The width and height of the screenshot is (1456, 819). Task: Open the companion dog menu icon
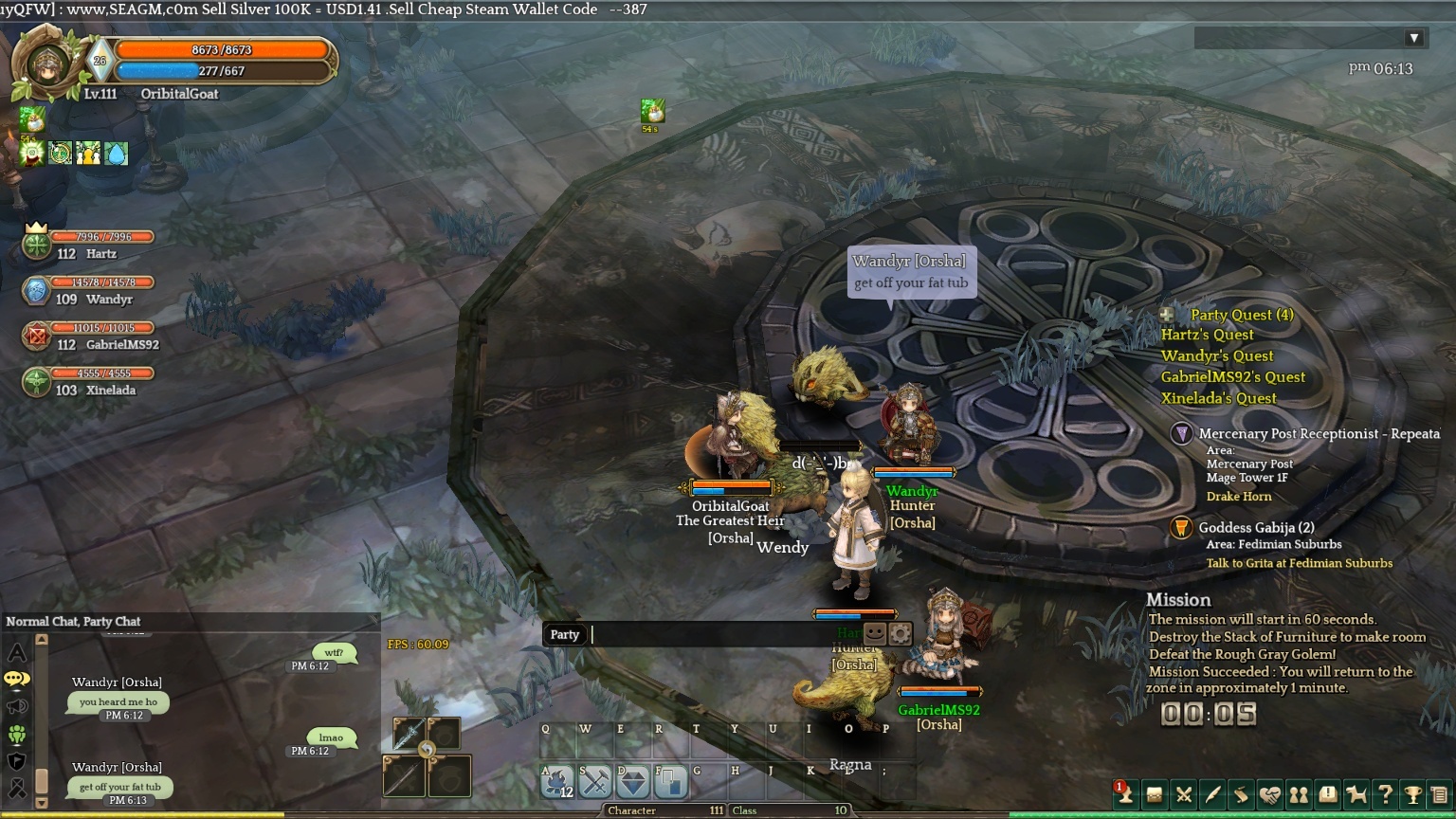tap(1356, 794)
